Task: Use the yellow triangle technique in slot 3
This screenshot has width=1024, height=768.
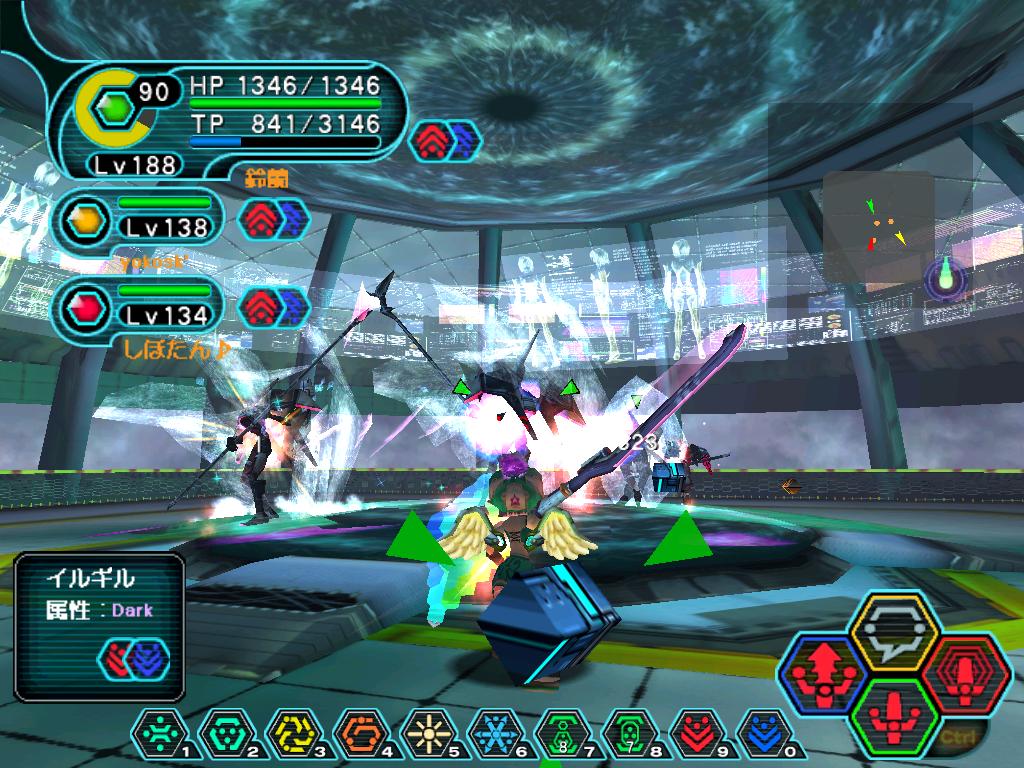Action: click(x=292, y=732)
